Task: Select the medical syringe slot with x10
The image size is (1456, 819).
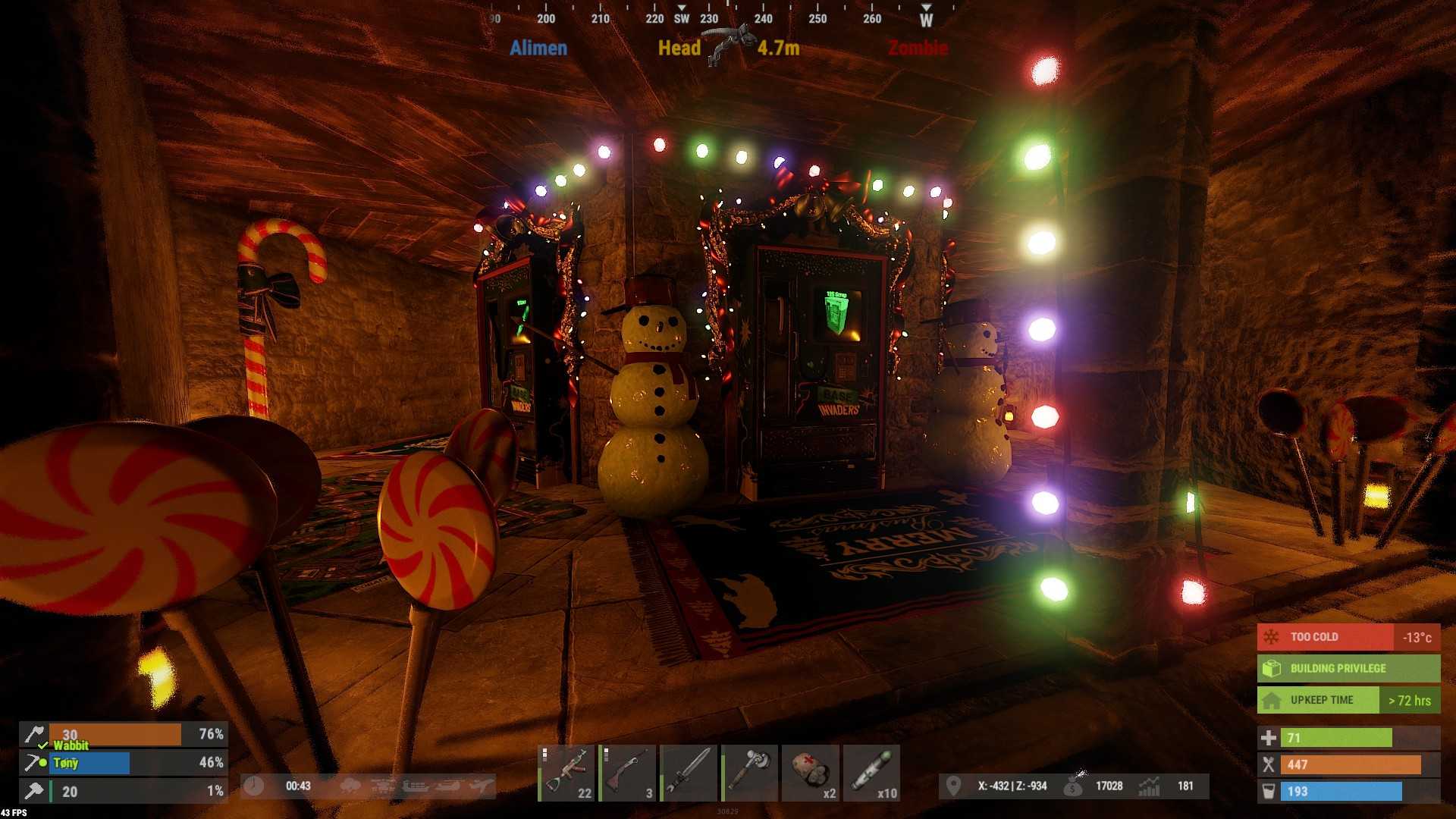Action: click(x=872, y=773)
